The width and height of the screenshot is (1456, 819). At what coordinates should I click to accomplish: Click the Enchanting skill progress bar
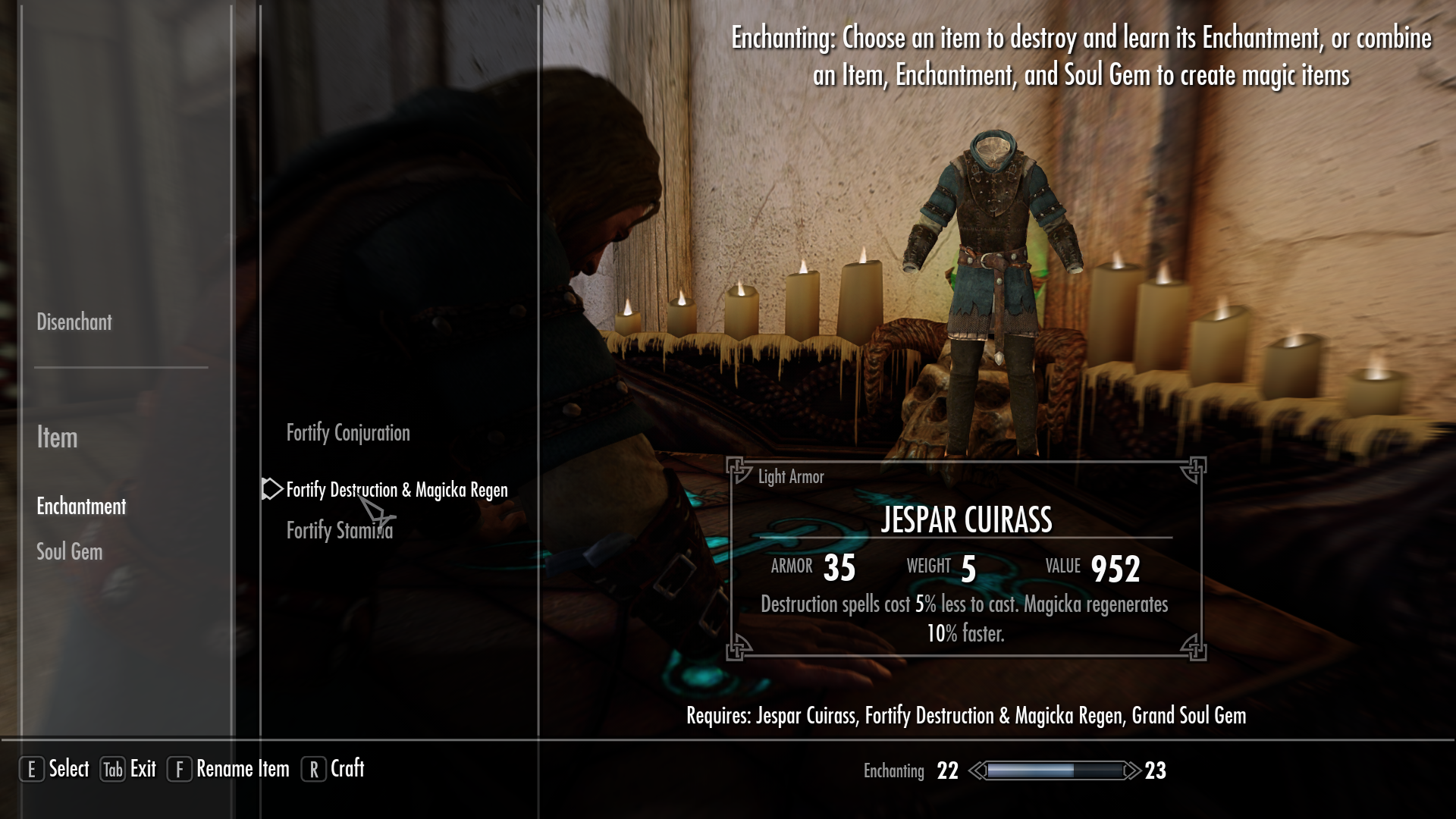click(1054, 770)
